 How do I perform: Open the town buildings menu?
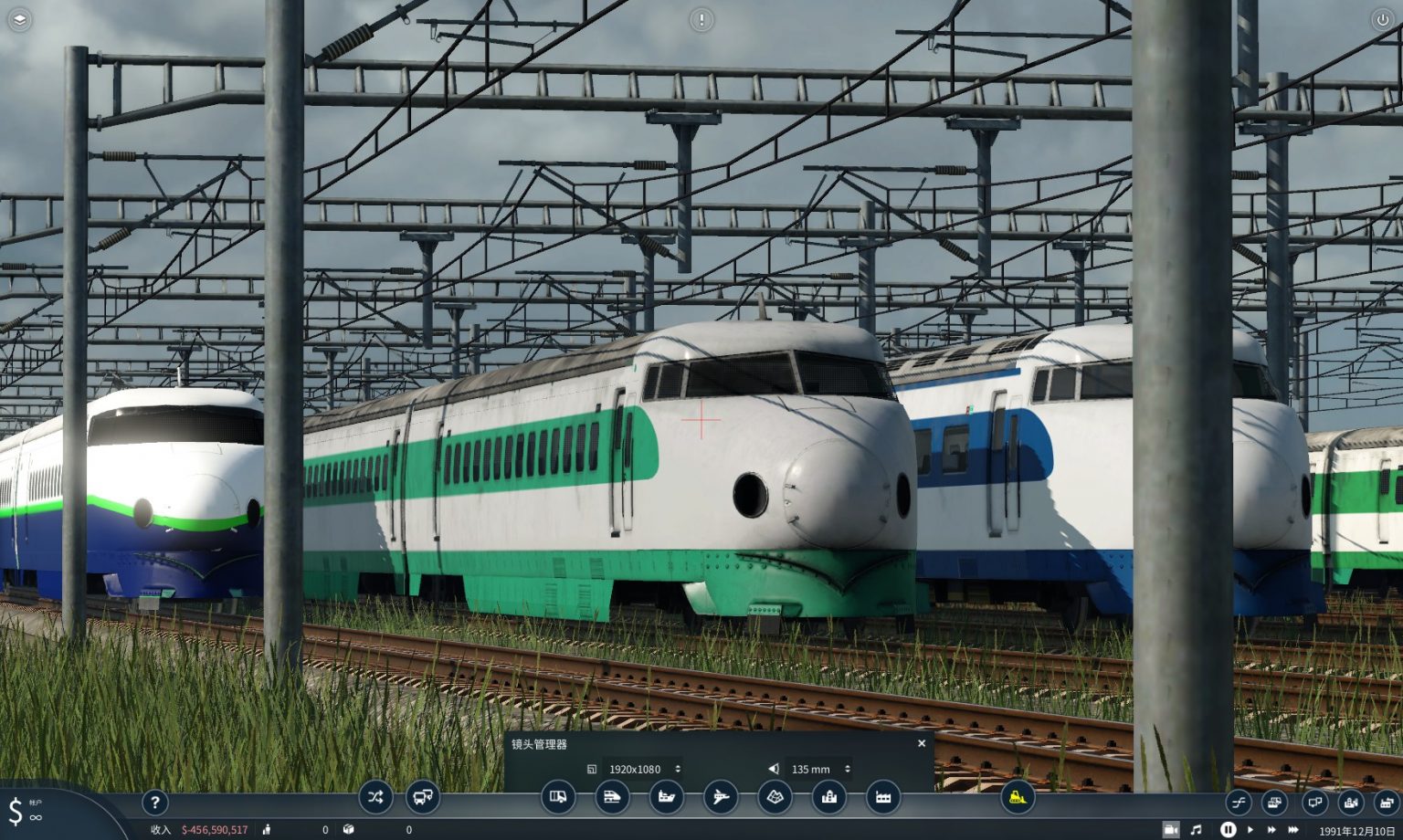(828, 796)
